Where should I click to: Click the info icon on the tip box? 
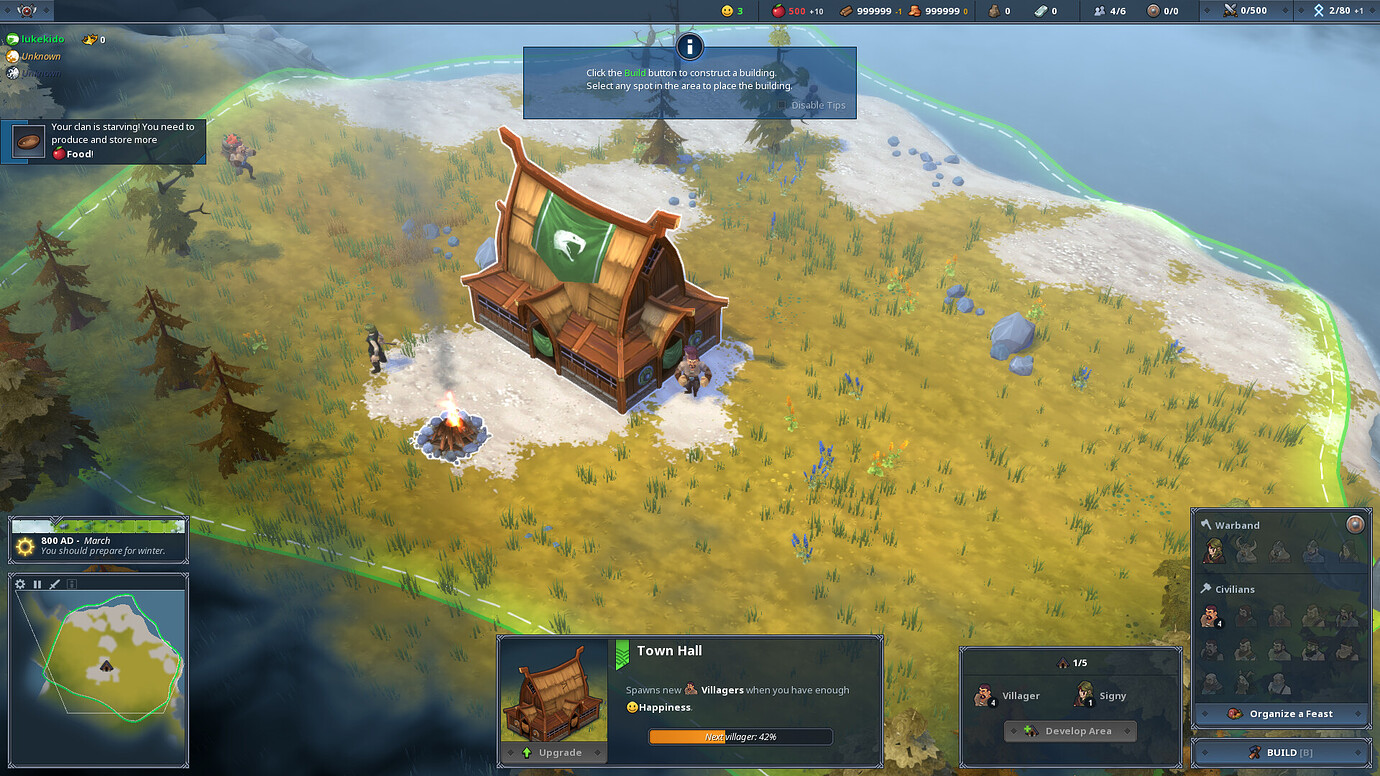point(689,46)
